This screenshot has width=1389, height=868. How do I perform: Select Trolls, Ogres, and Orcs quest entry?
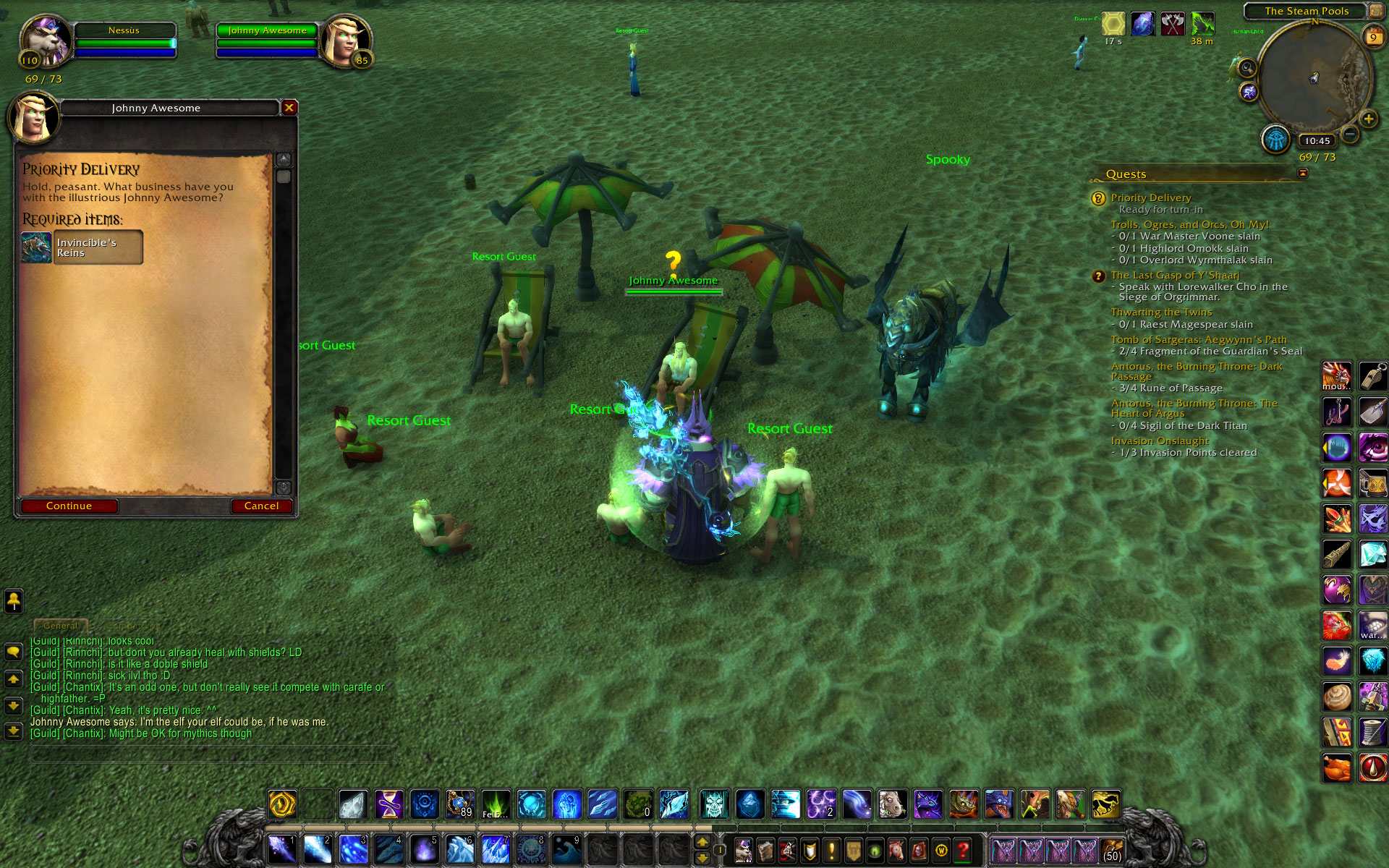(1189, 224)
